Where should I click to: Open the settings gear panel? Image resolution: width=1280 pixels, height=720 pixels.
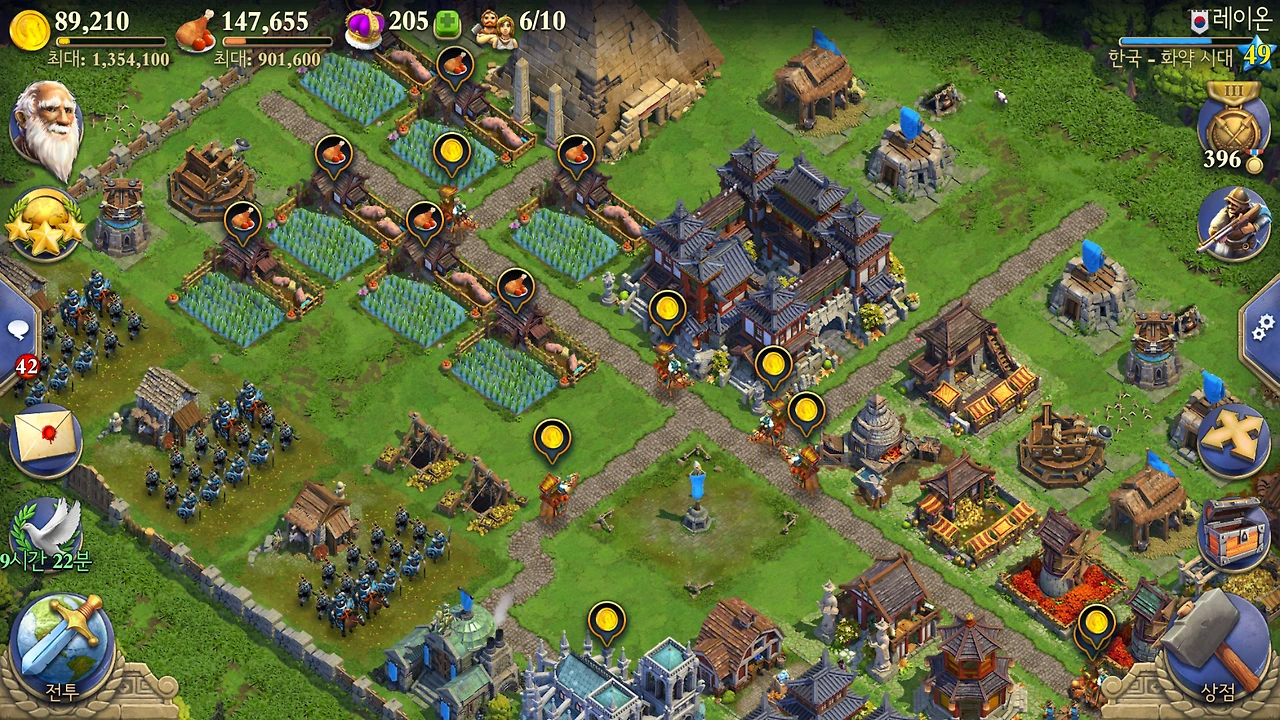[1263, 324]
